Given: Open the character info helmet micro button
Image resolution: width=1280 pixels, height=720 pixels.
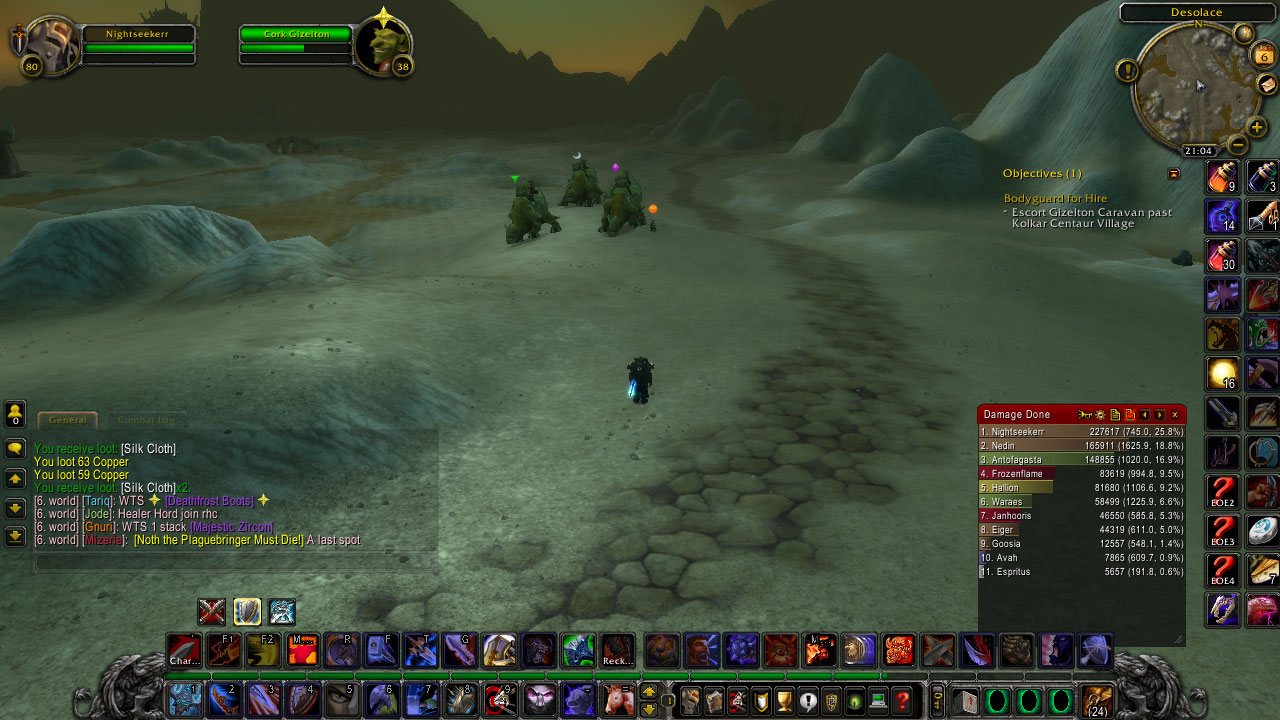Looking at the screenshot, I should pos(691,697).
